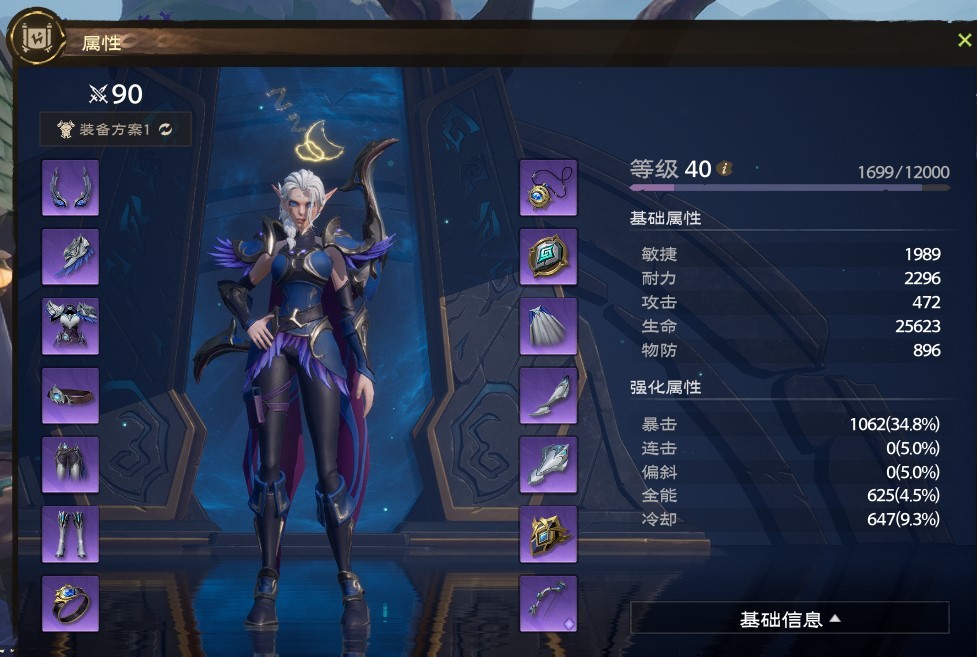Inspect the gold star emblem slot
This screenshot has height=657, width=977.
pyautogui.click(x=548, y=534)
